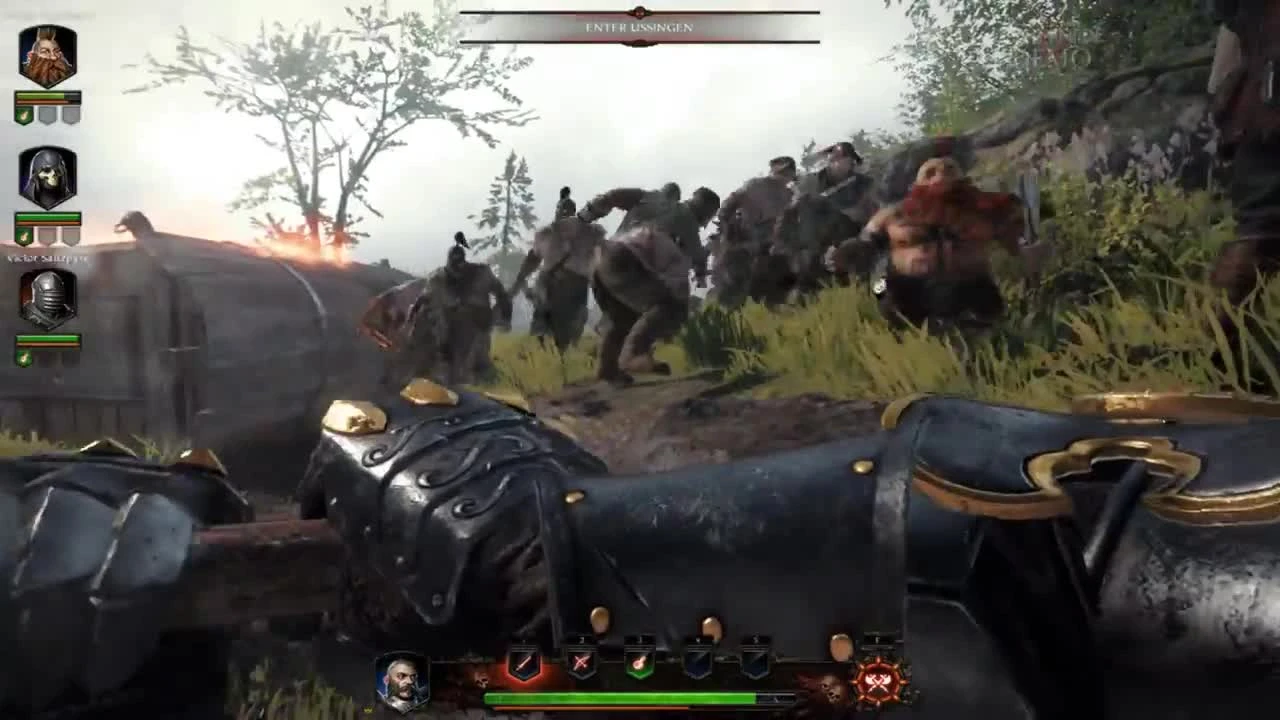Click the green health bar at the bottom
The height and width of the screenshot is (720, 1280).
[x=640, y=697]
